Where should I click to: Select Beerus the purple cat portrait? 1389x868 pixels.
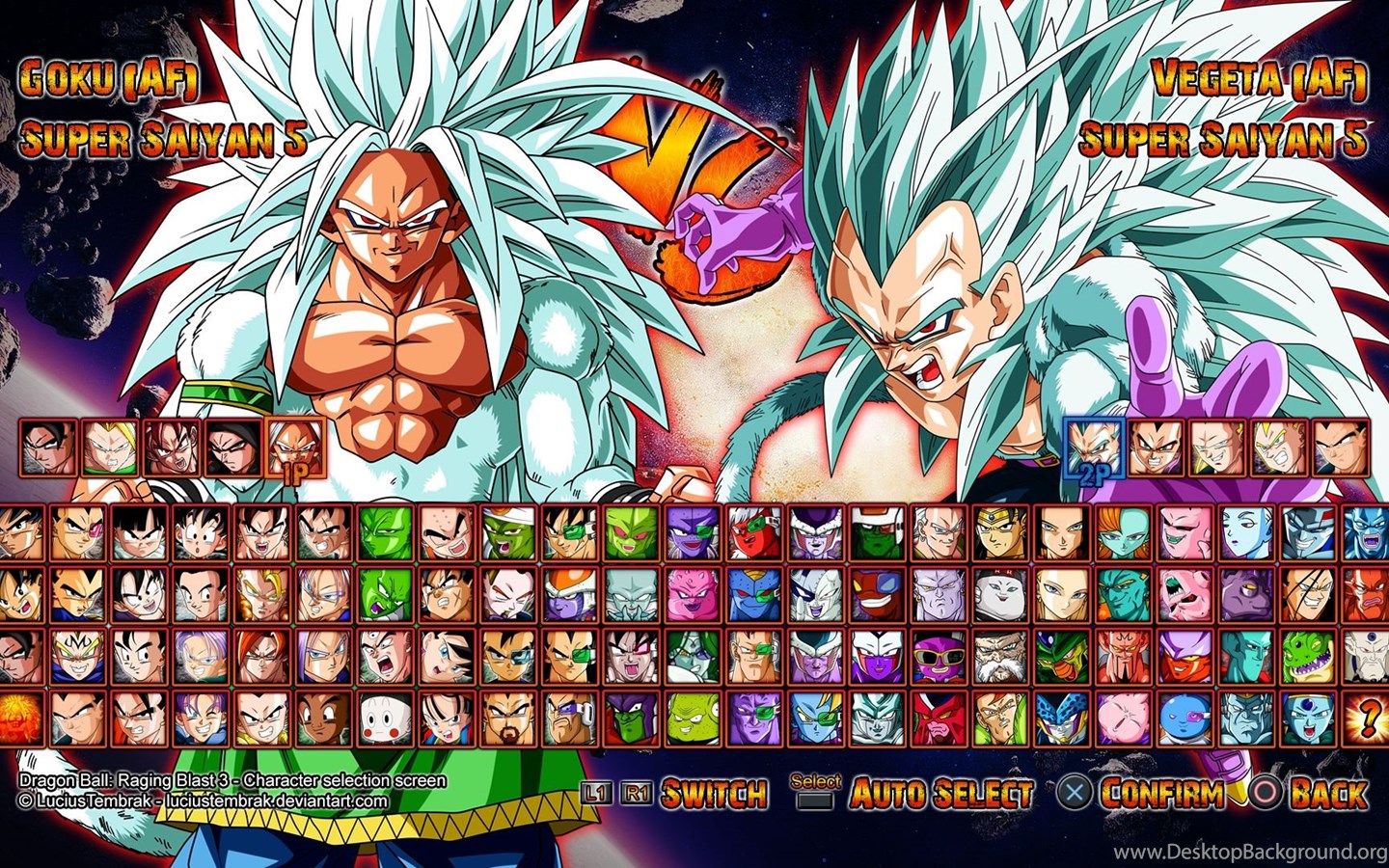pyautogui.click(x=1244, y=594)
